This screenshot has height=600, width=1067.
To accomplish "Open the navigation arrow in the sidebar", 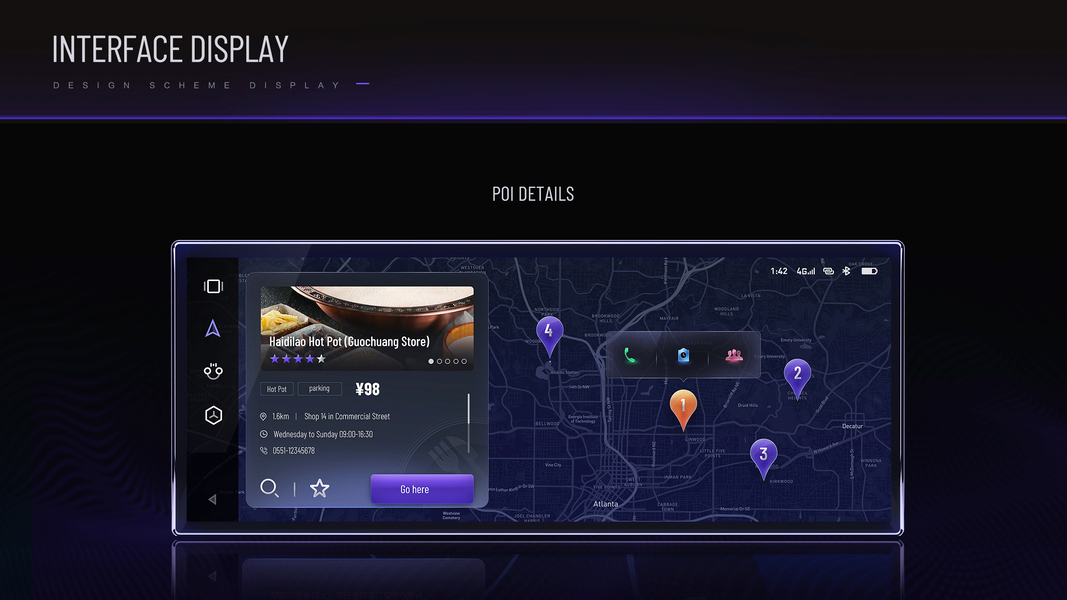I will coord(213,329).
